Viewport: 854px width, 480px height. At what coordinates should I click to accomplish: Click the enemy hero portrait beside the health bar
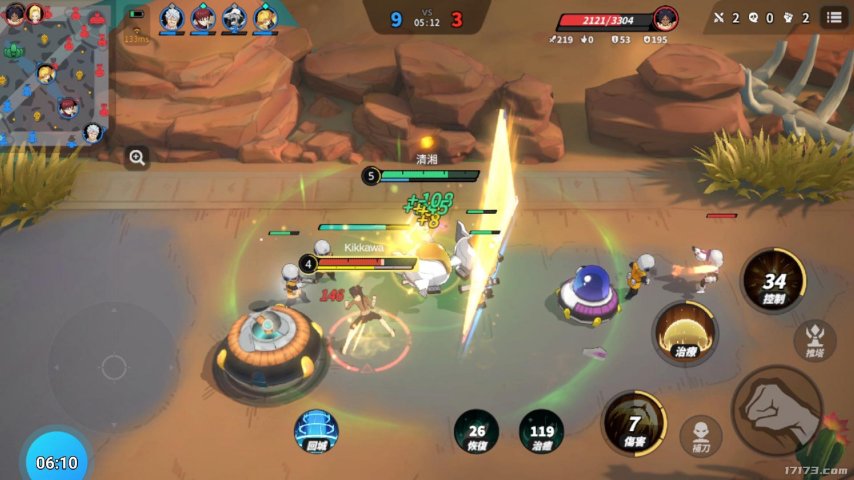pos(665,18)
